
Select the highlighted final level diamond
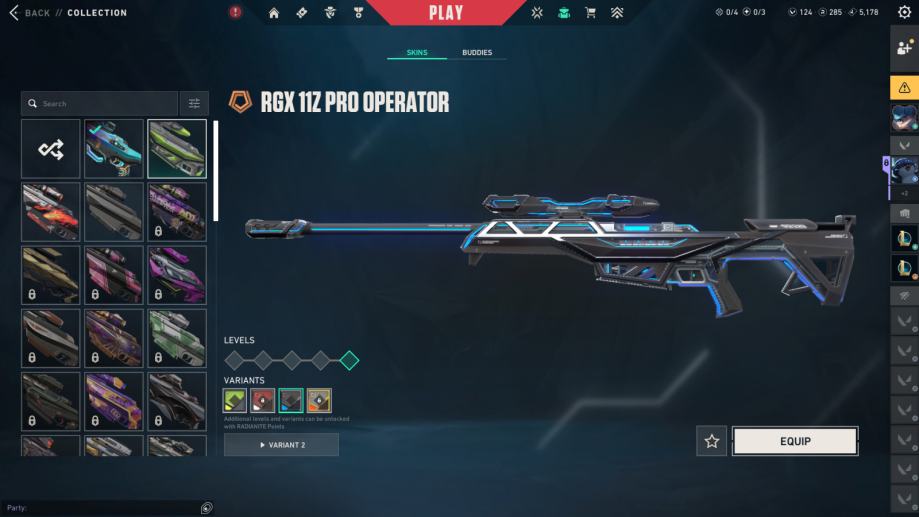tap(349, 361)
